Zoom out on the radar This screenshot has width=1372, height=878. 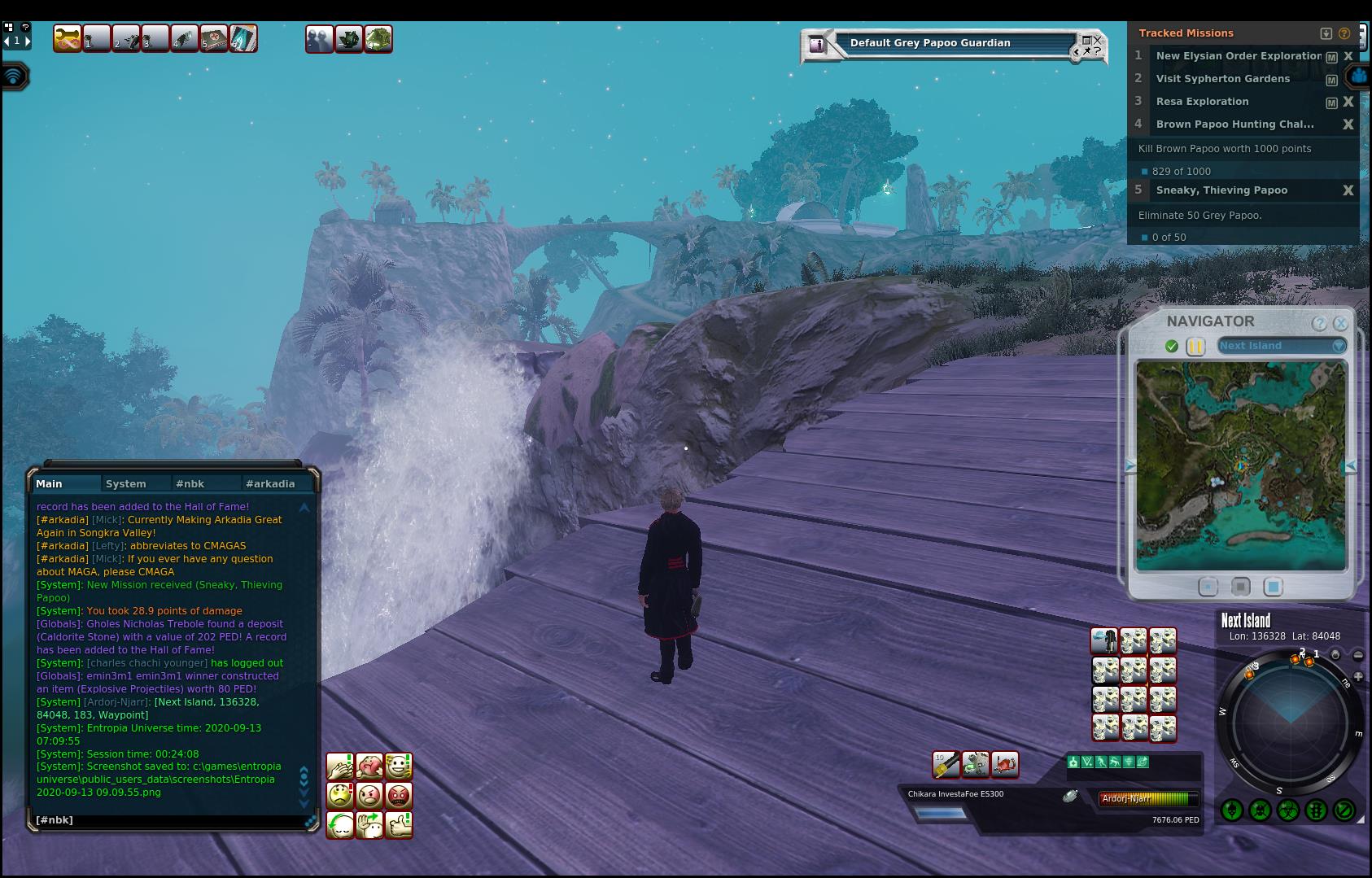(x=1357, y=654)
